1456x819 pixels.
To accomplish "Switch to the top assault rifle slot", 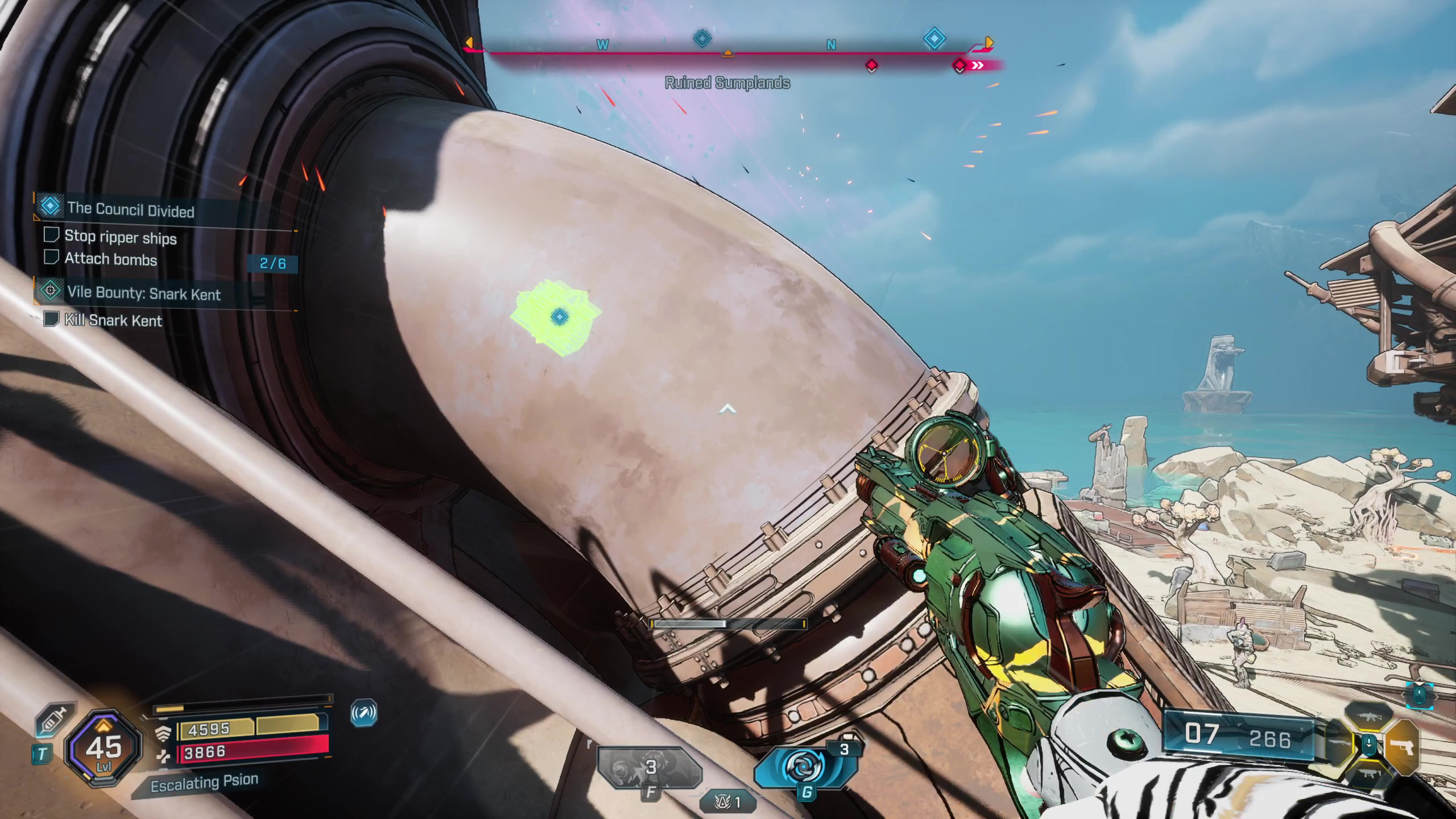I will coord(1369,717).
